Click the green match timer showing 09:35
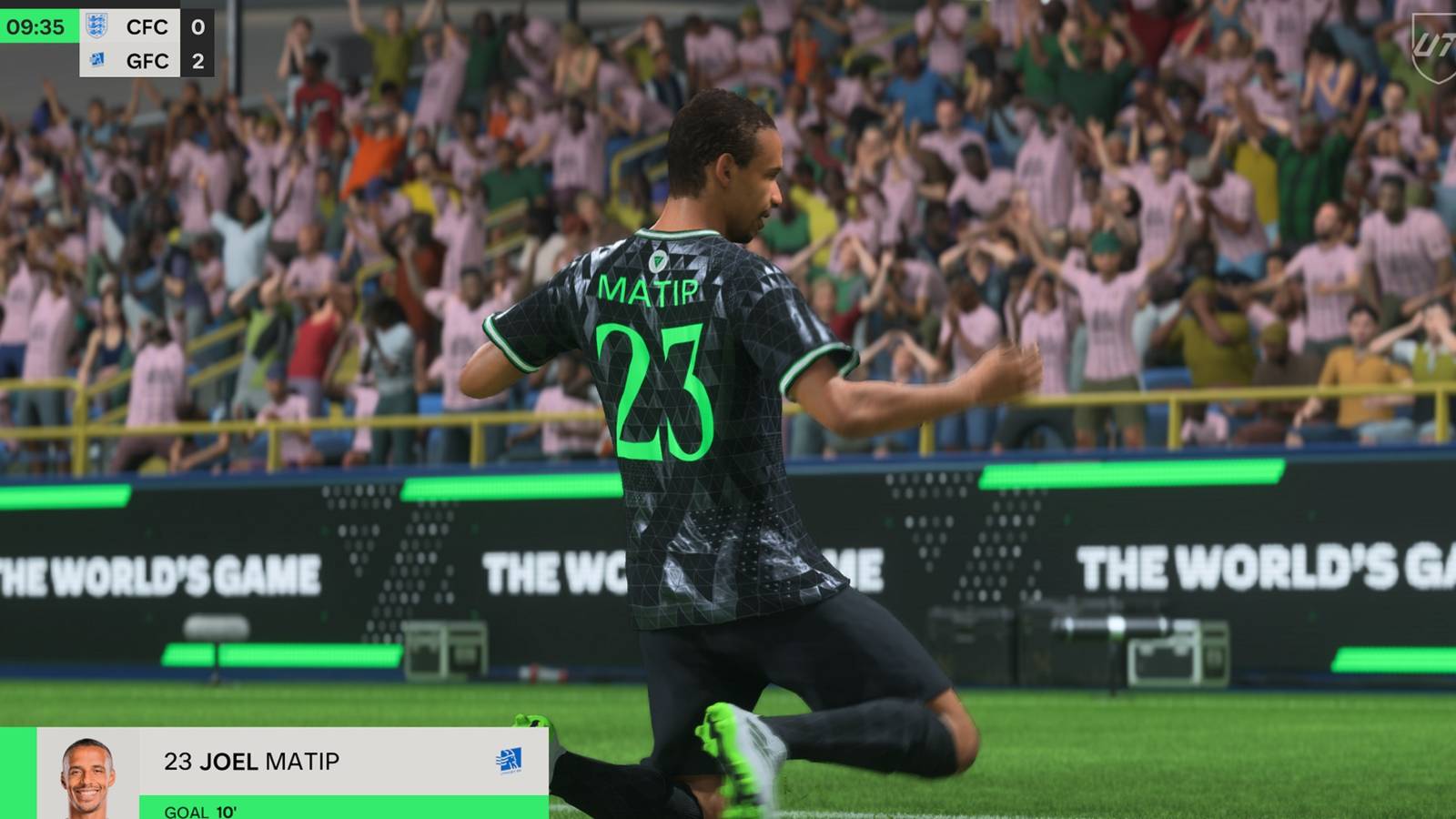1456x819 pixels. [x=35, y=27]
